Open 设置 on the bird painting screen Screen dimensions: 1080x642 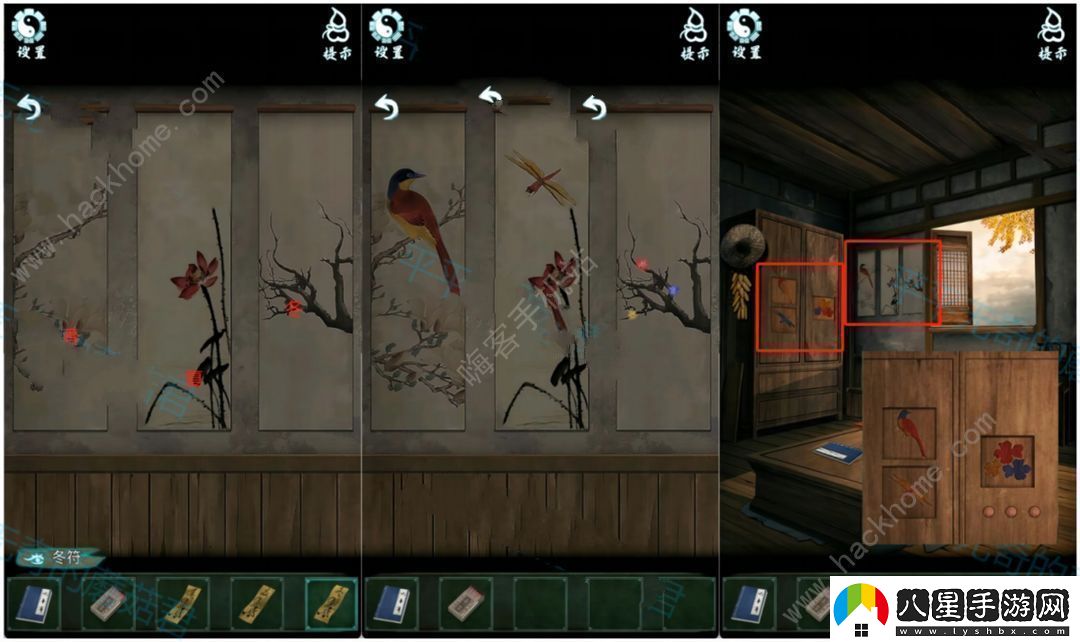pos(386,33)
